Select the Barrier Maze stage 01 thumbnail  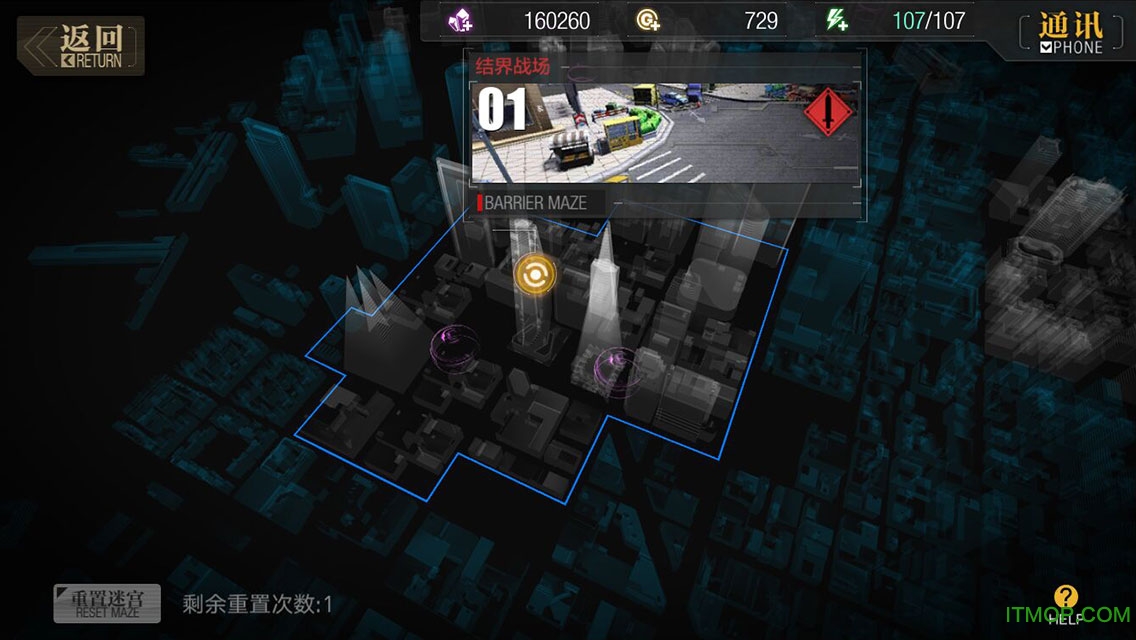point(665,134)
